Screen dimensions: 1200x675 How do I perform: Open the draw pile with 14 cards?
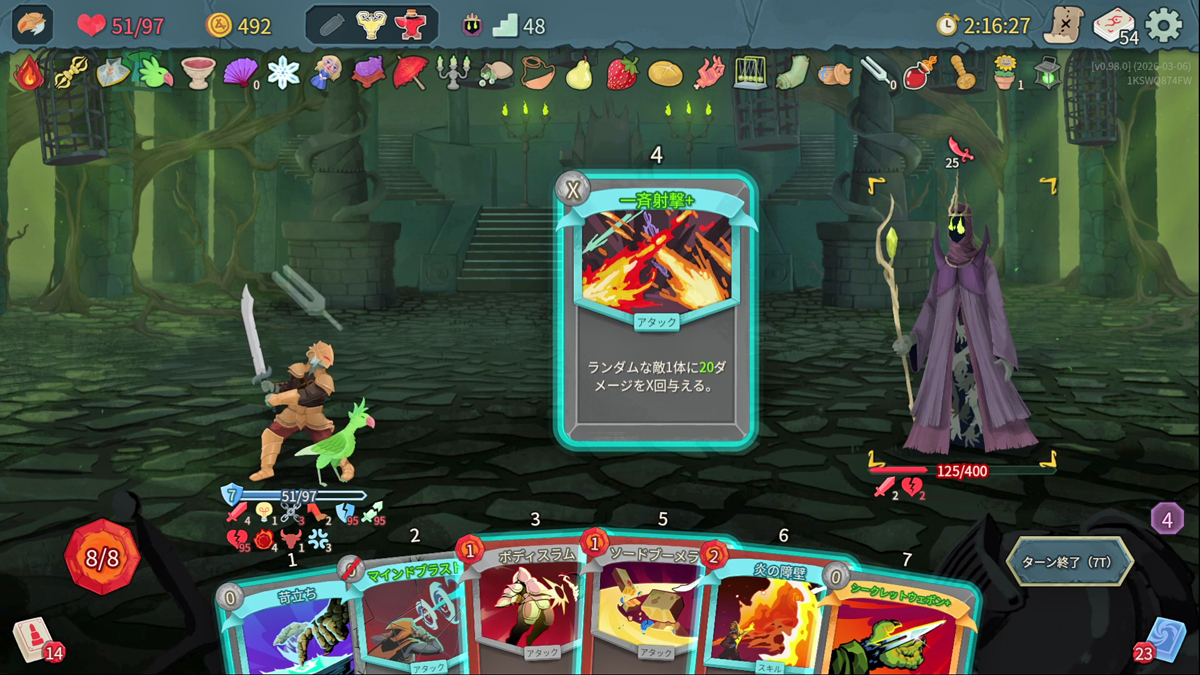pyautogui.click(x=33, y=640)
